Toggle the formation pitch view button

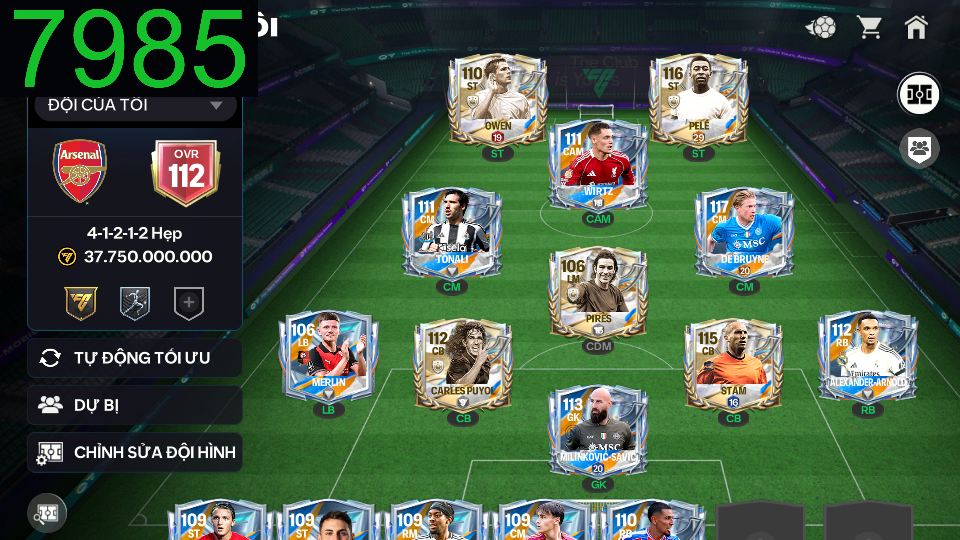click(x=917, y=94)
